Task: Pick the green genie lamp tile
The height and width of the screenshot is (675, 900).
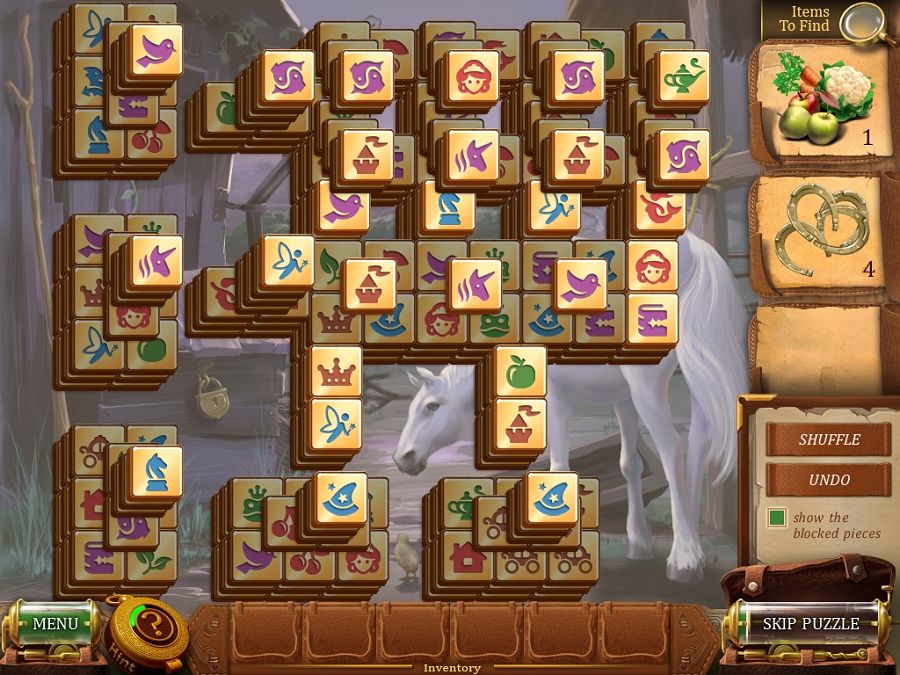Action: (684, 77)
